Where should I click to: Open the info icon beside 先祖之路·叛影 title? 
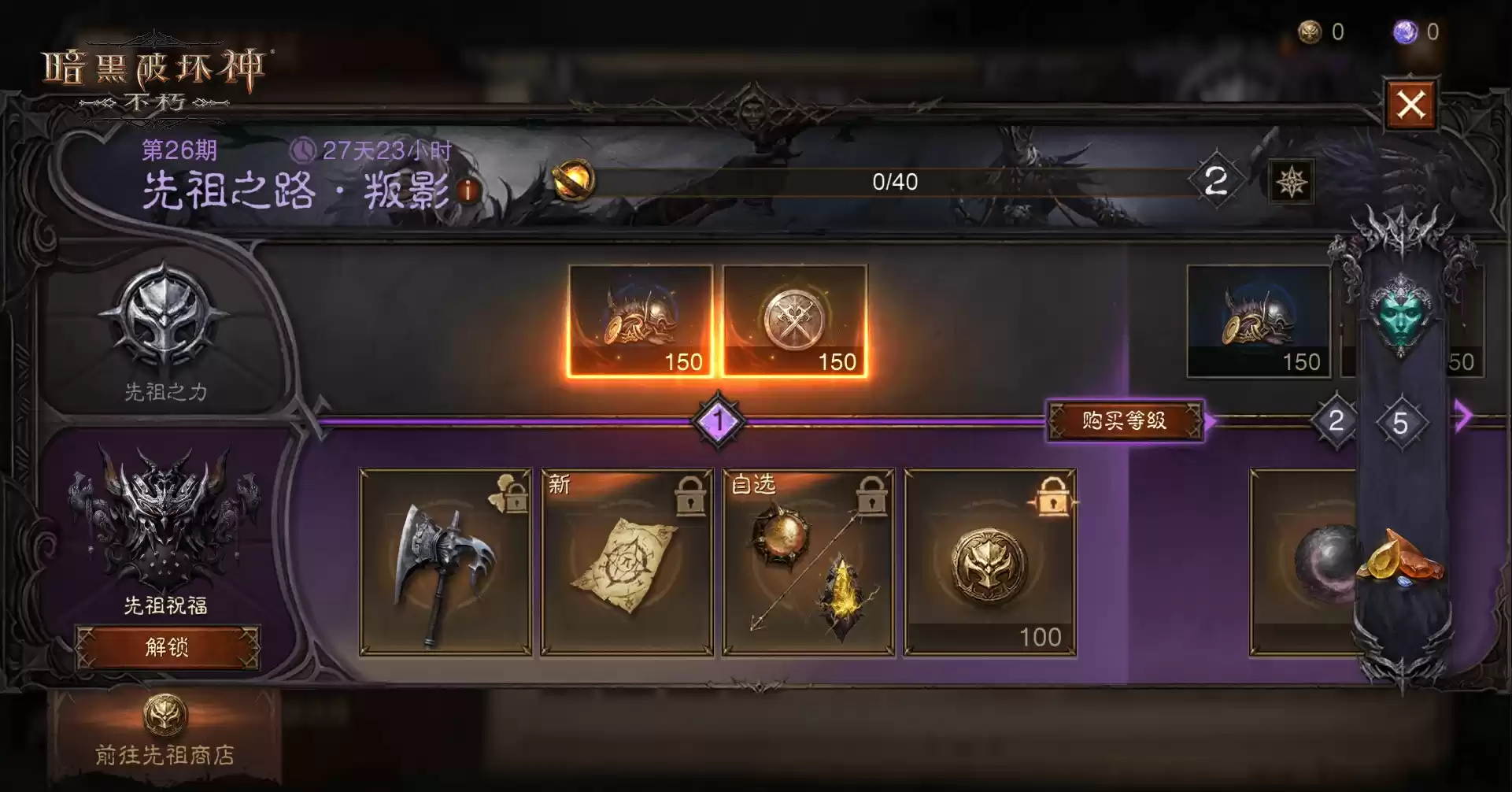click(468, 192)
